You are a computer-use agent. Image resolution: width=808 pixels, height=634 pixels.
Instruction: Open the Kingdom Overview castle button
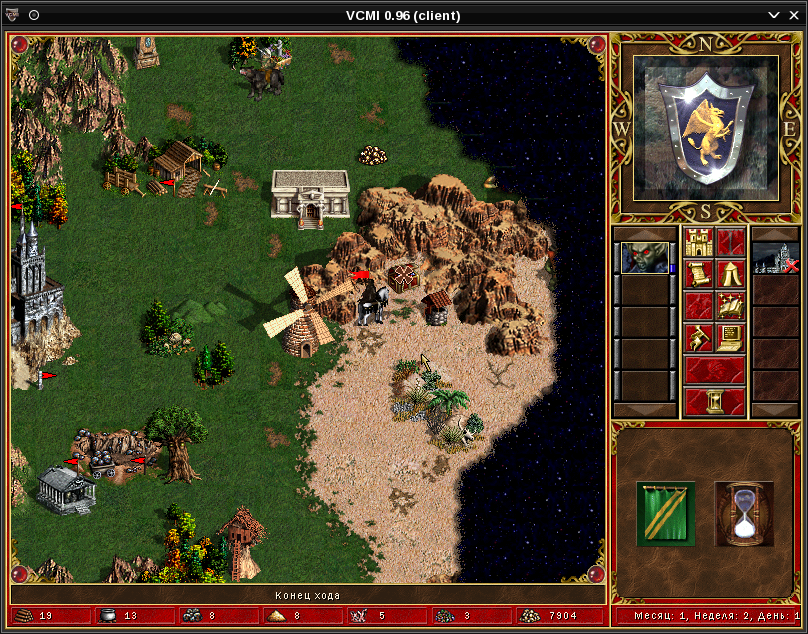point(698,242)
